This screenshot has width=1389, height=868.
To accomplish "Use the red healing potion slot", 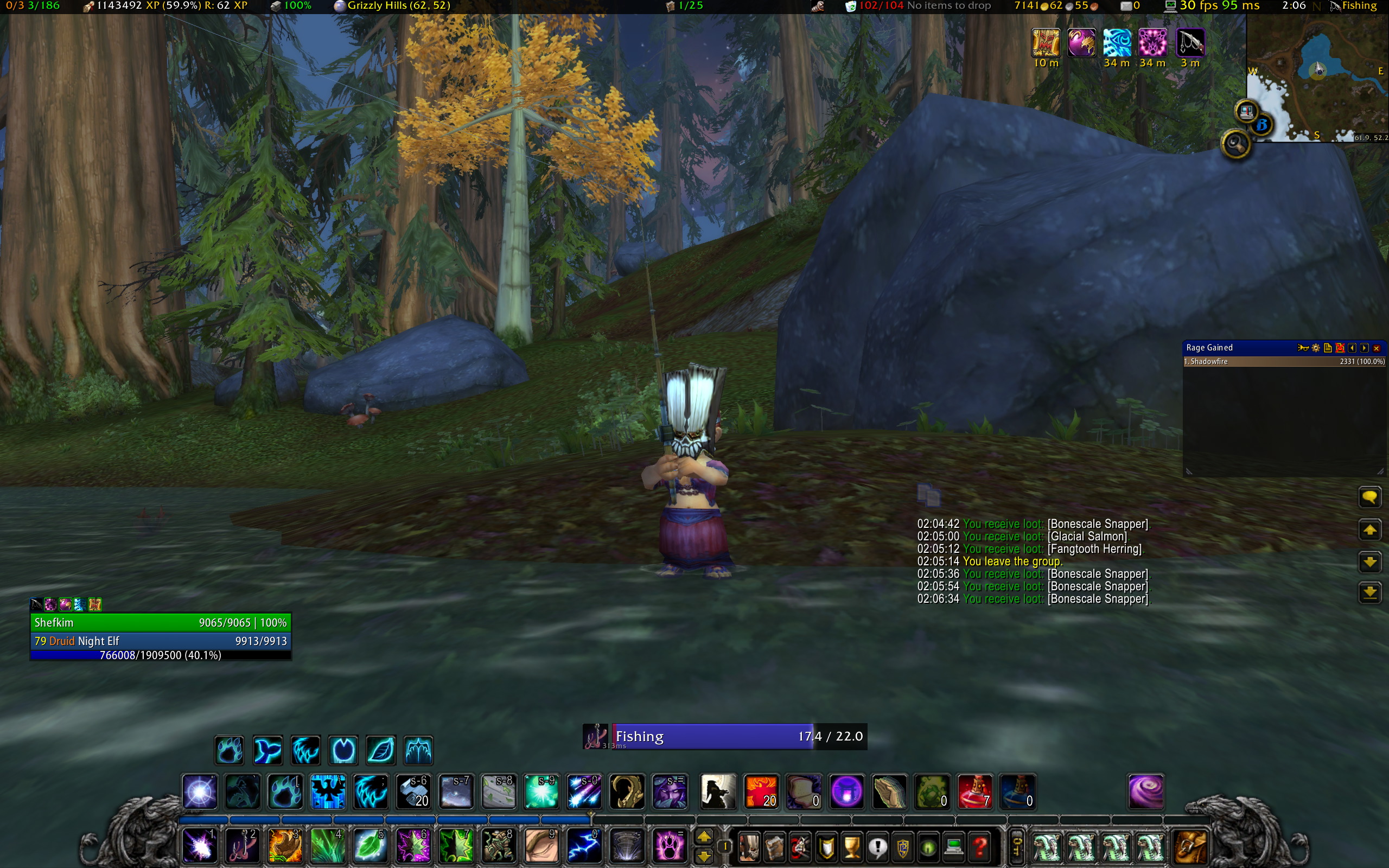I will (974, 792).
